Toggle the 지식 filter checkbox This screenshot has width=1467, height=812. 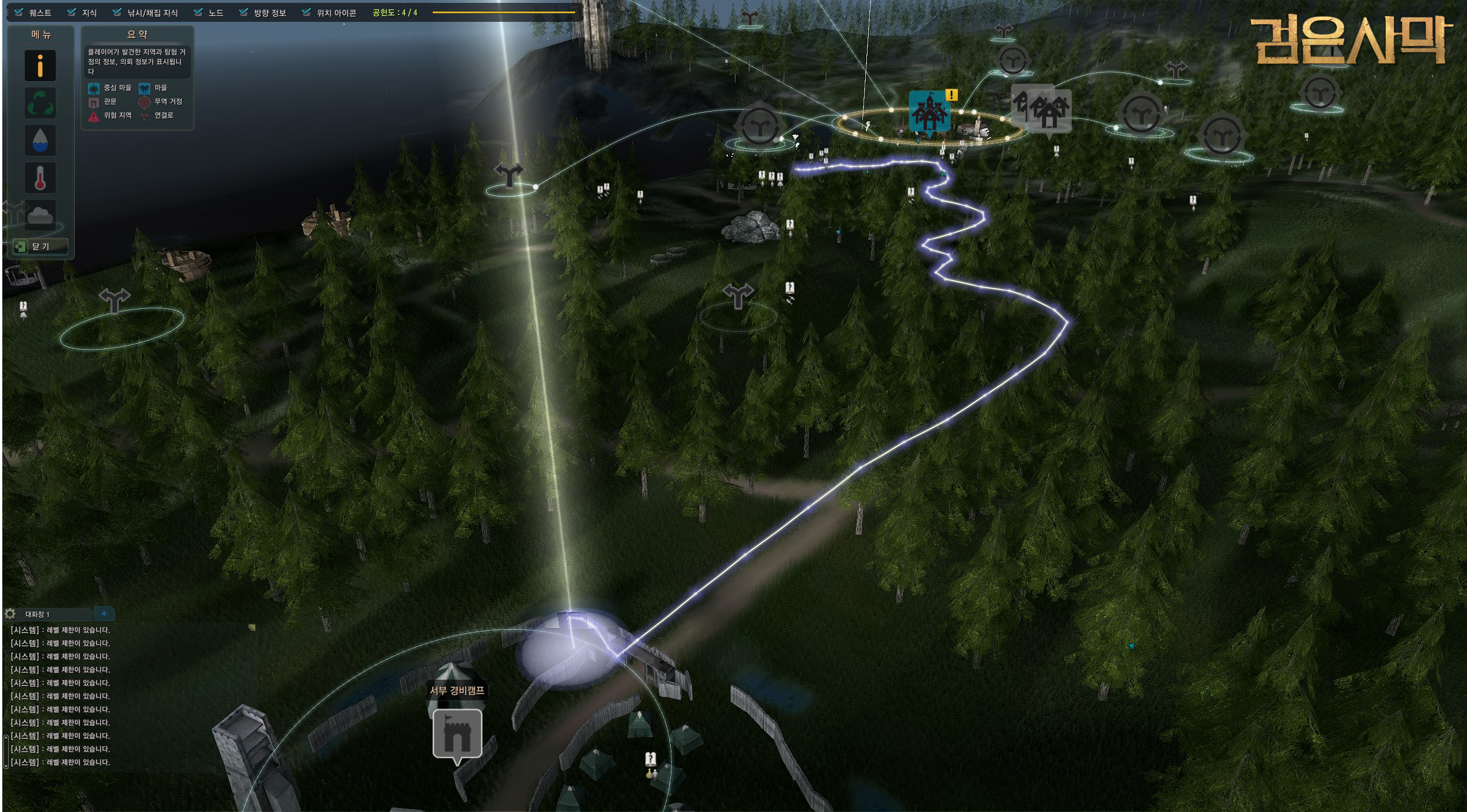pyautogui.click(x=72, y=12)
